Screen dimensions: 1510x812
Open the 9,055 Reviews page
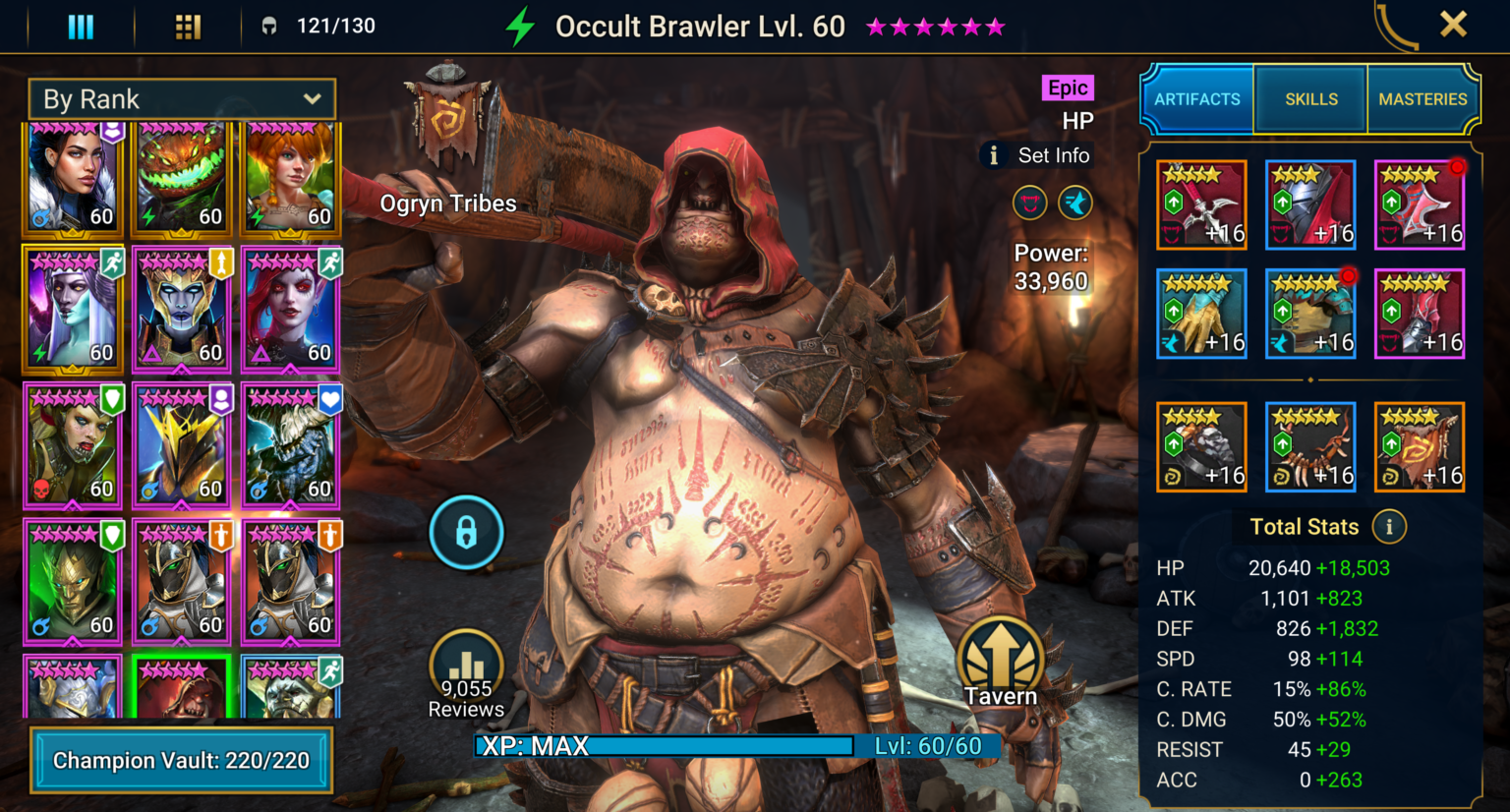tap(466, 675)
